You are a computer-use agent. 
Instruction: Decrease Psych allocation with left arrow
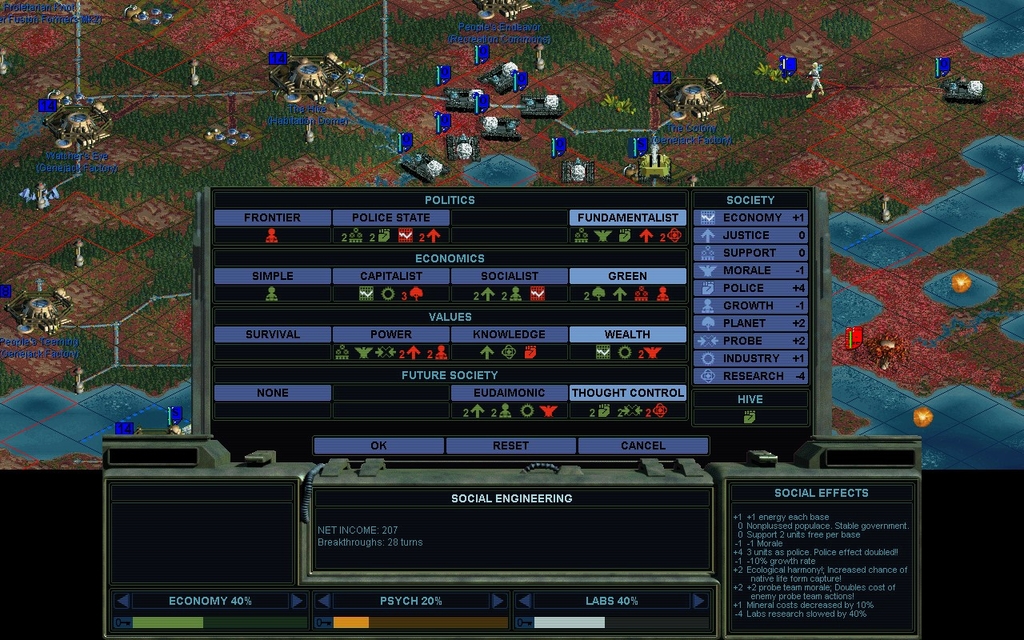(323, 601)
